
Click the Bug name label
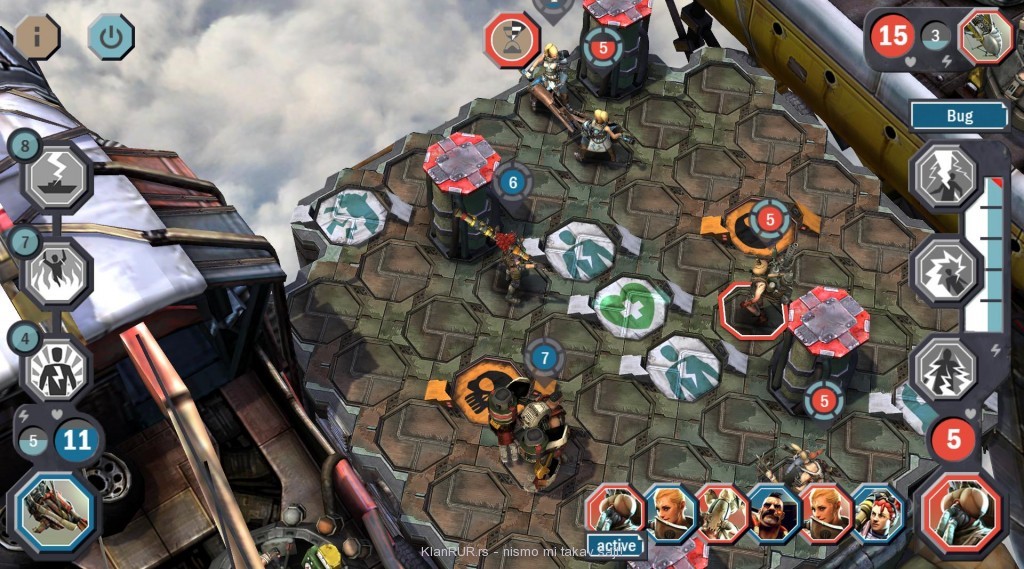[959, 116]
